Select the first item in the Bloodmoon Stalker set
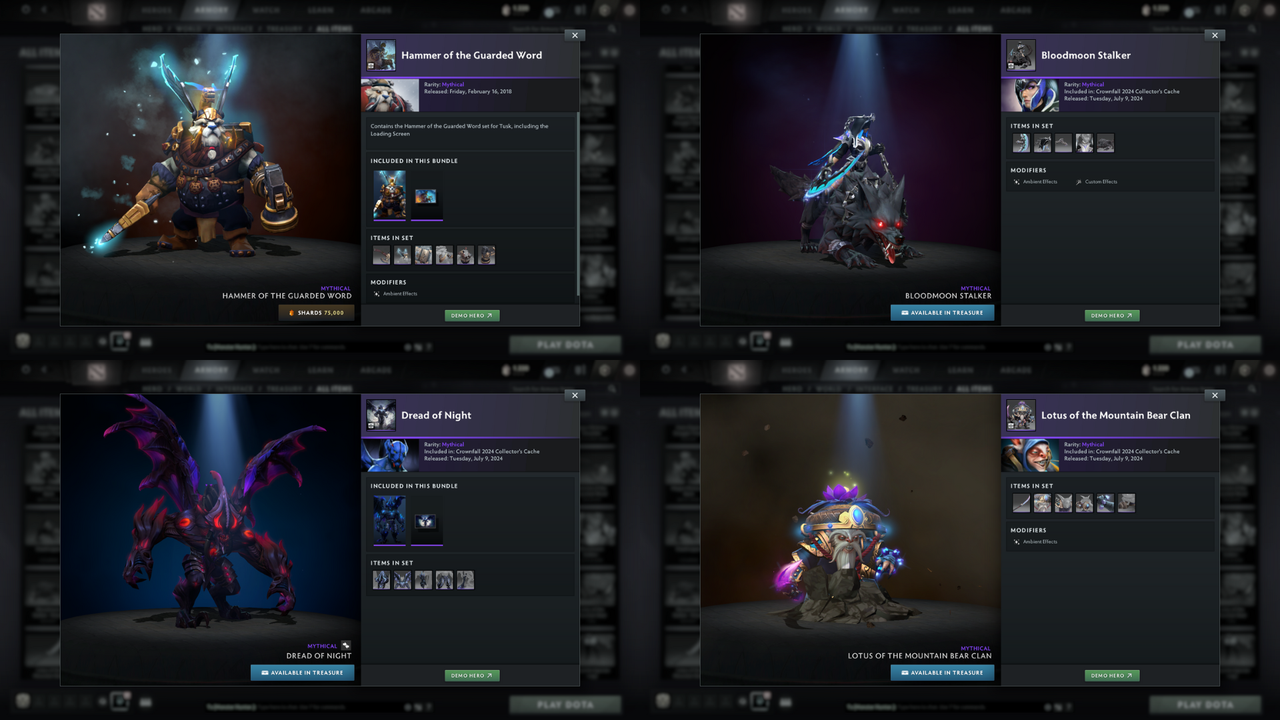The image size is (1280, 720). (1021, 142)
